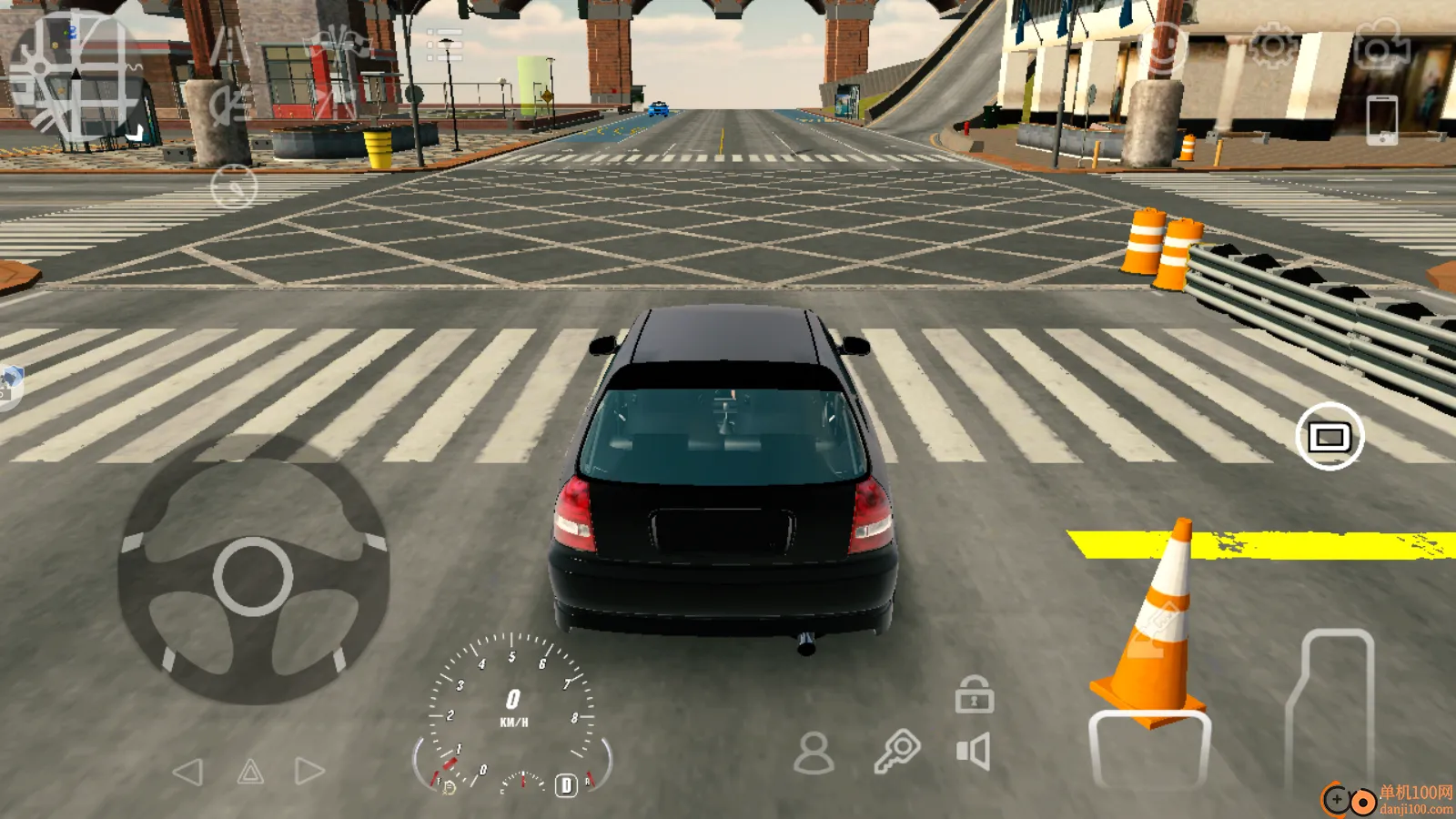Open the settings gear icon
Screen dimensions: 1456x819
point(1271,45)
